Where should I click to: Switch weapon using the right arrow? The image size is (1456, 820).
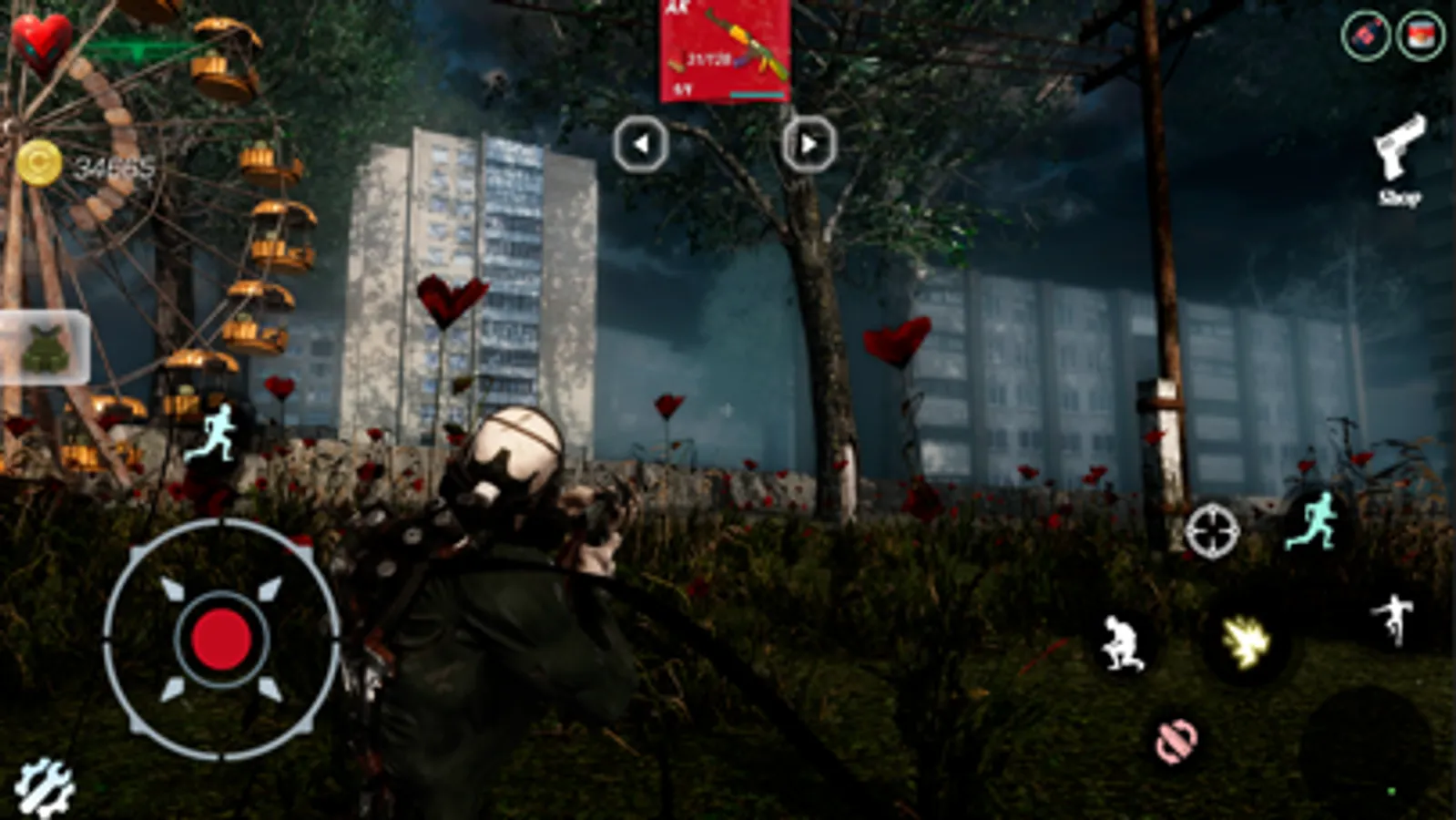[809, 142]
